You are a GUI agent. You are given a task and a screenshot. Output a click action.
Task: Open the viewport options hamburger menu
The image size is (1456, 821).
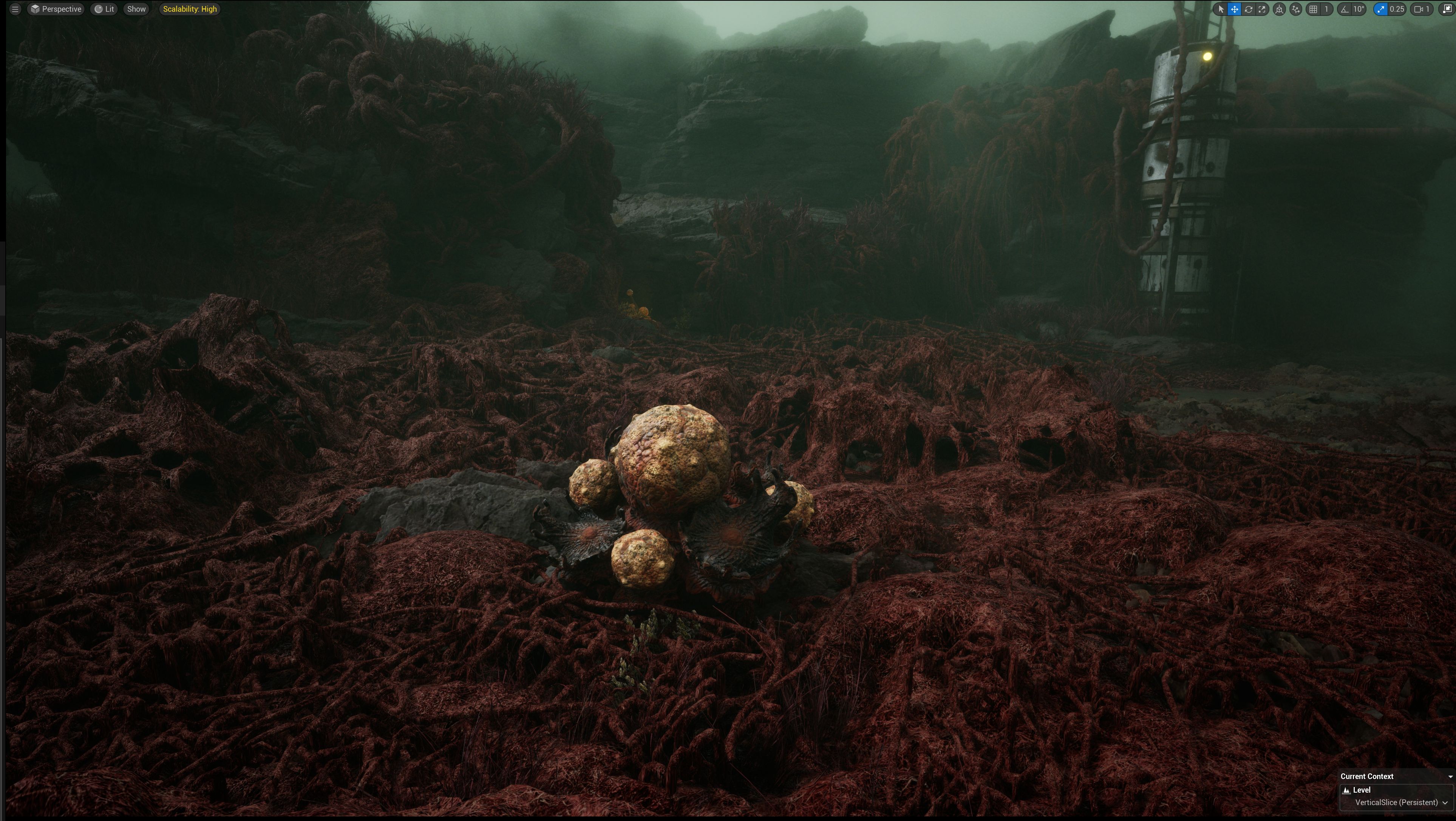point(15,9)
